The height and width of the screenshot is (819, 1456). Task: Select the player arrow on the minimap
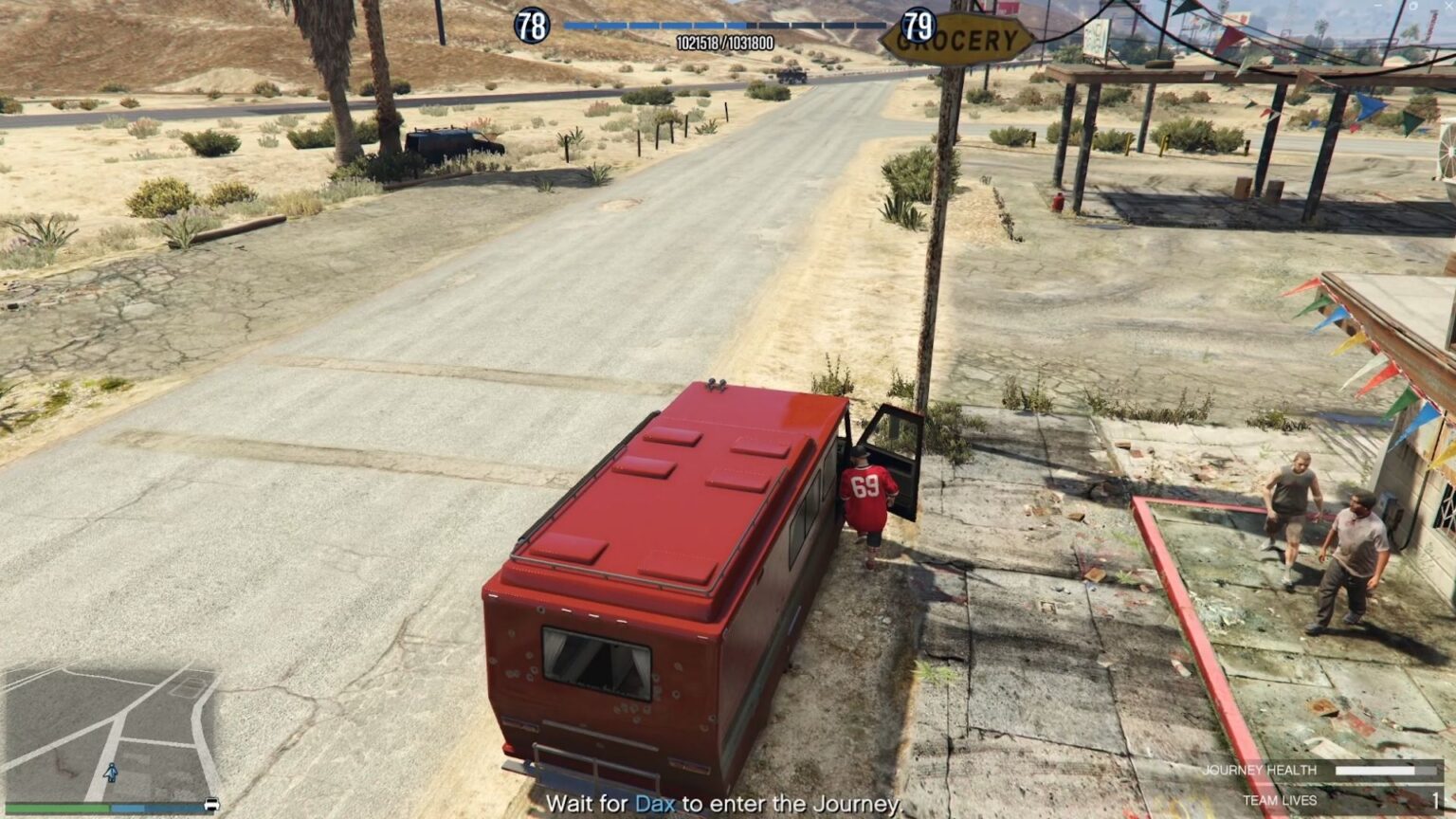[110, 772]
